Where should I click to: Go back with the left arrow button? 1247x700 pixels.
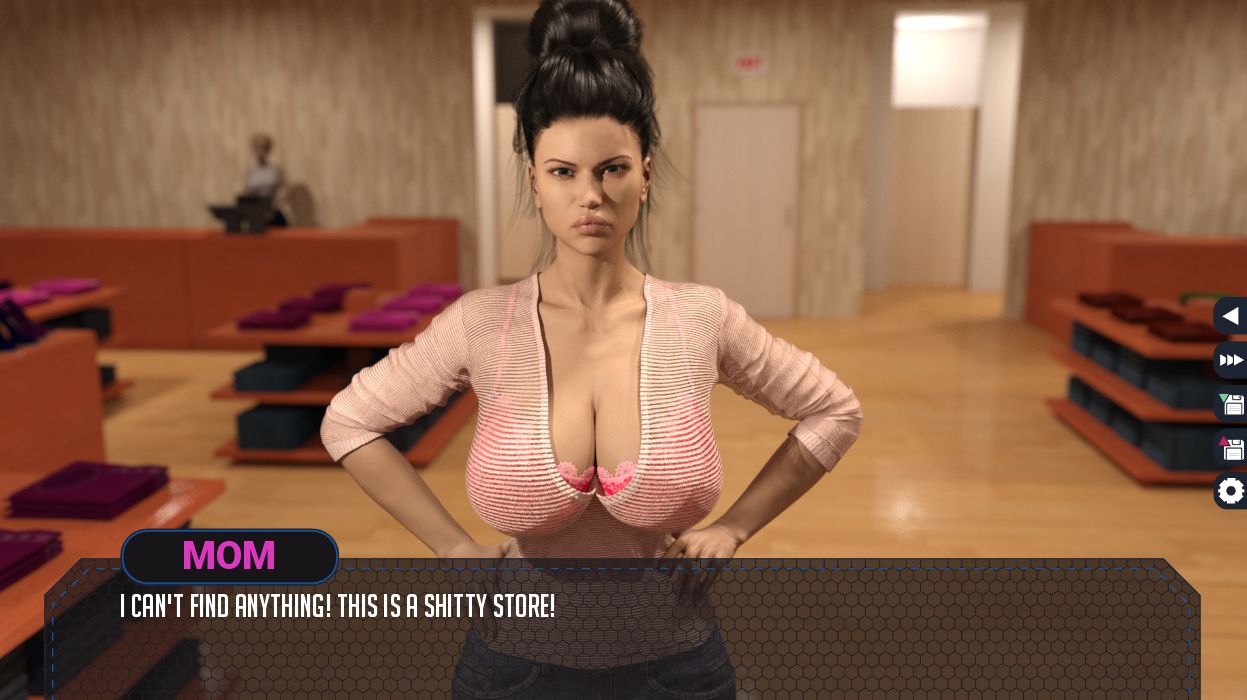click(1231, 317)
